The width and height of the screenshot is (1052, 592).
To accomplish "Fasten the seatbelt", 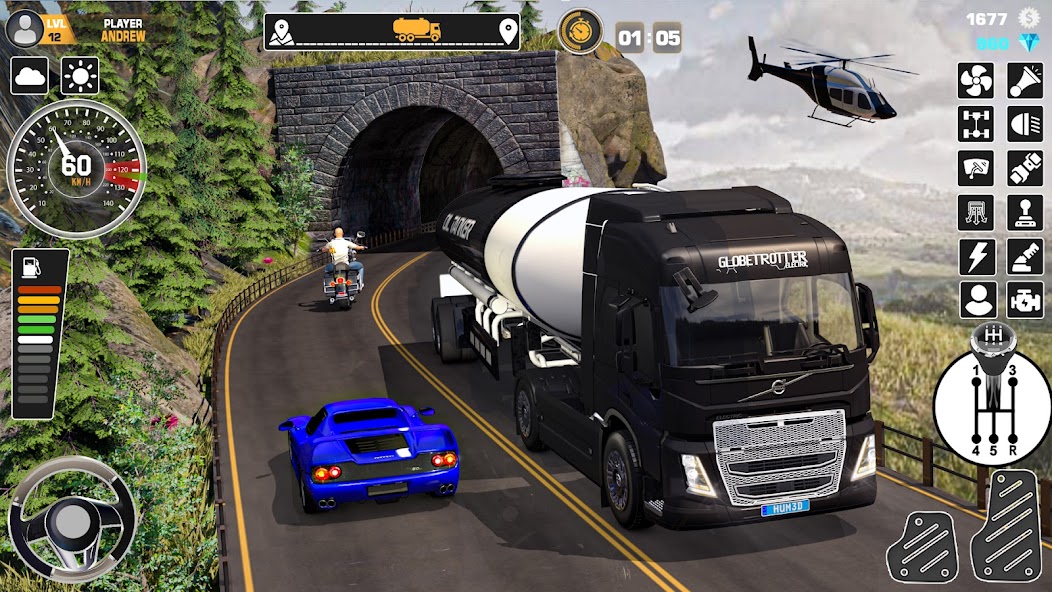I will [x=1024, y=169].
